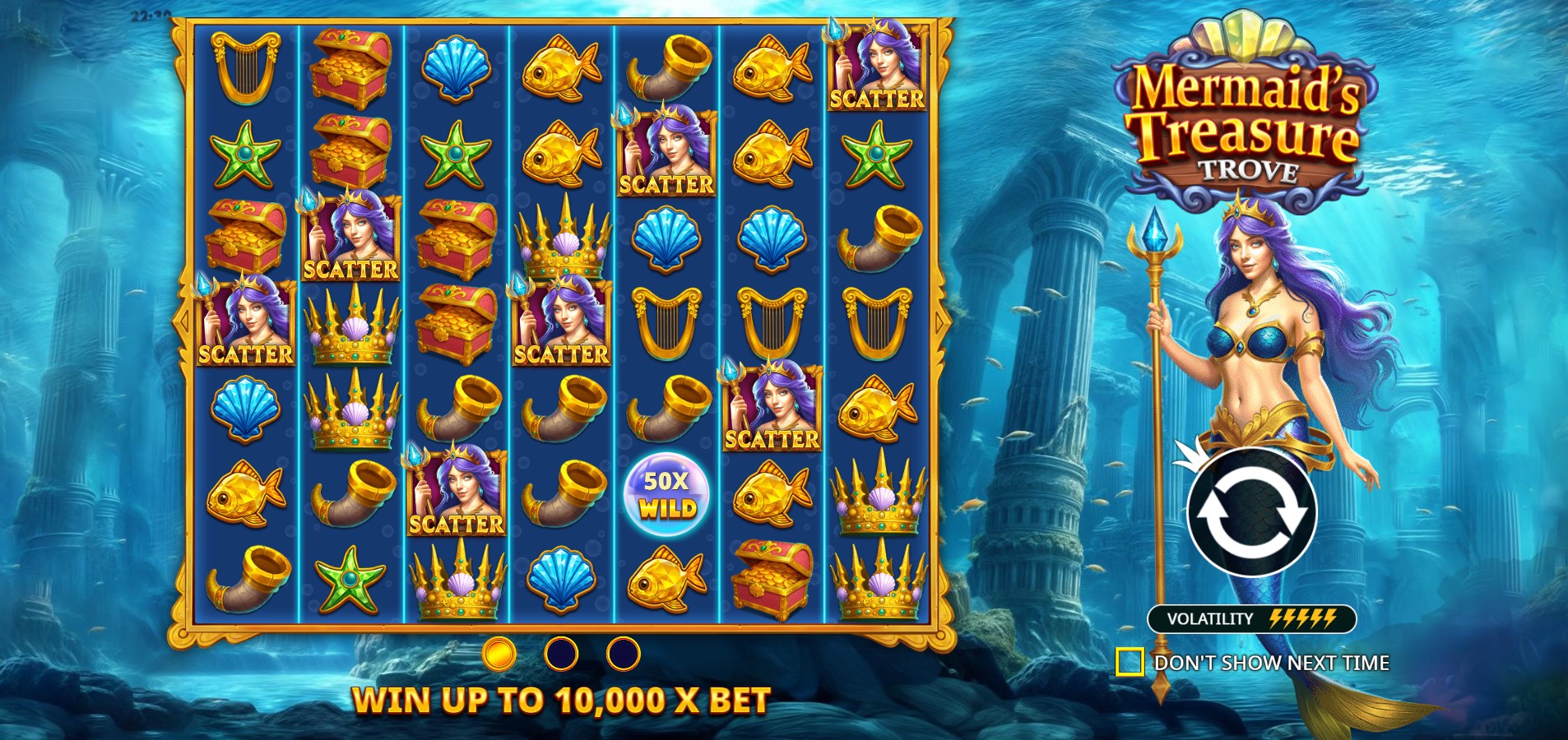Tick the Don't Show Next Time checkbox

pyautogui.click(x=1130, y=662)
